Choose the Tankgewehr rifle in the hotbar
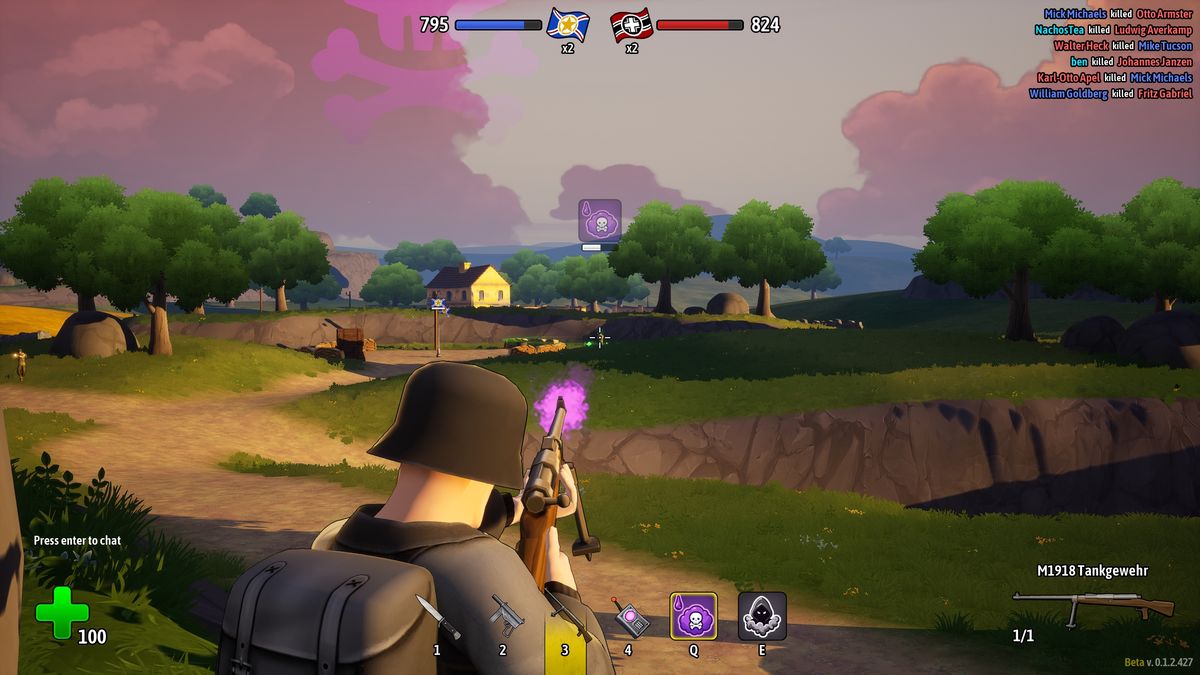This screenshot has height=675, width=1200. click(566, 616)
